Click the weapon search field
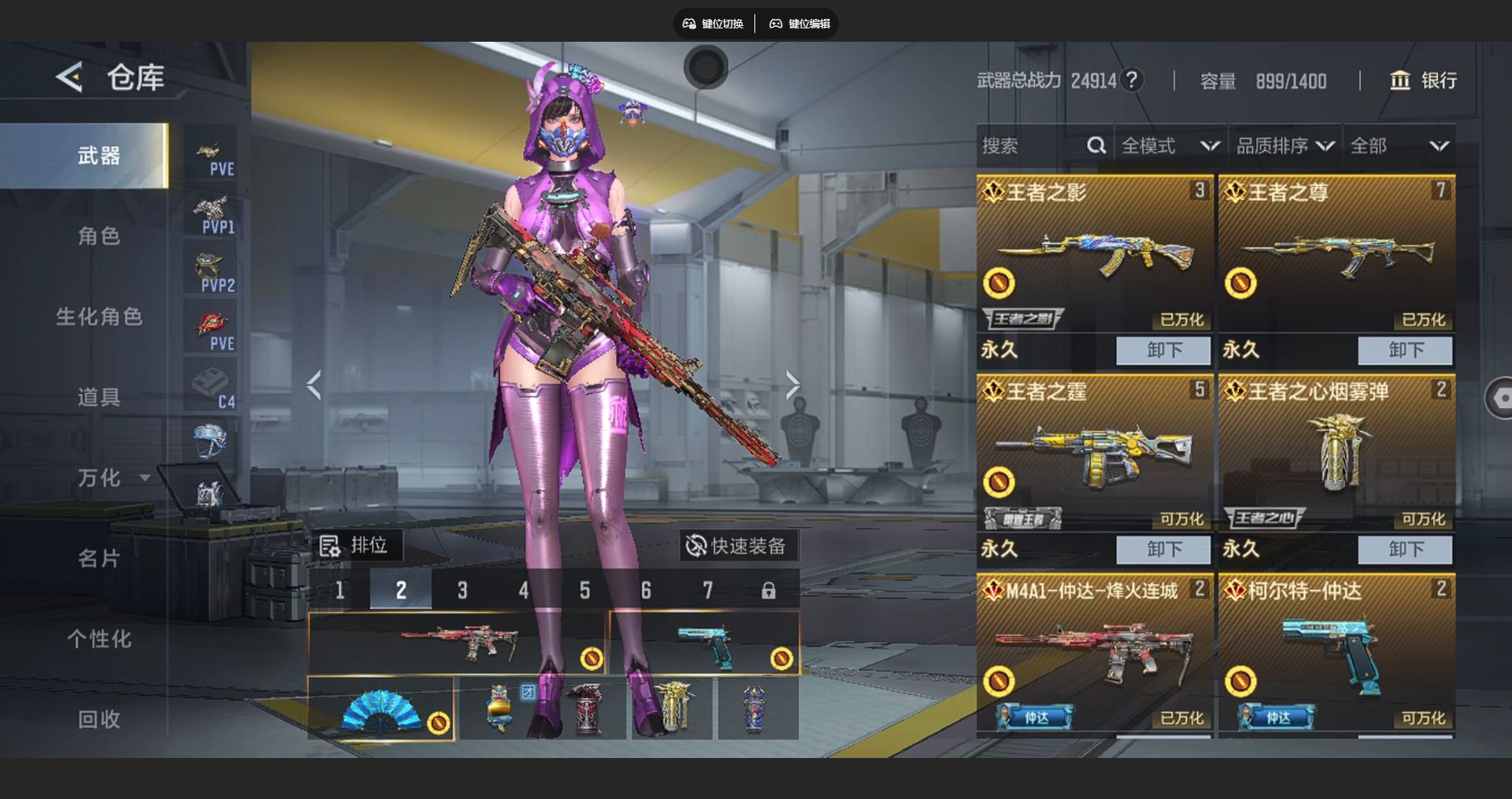Viewport: 1512px width, 799px height. pos(1032,146)
